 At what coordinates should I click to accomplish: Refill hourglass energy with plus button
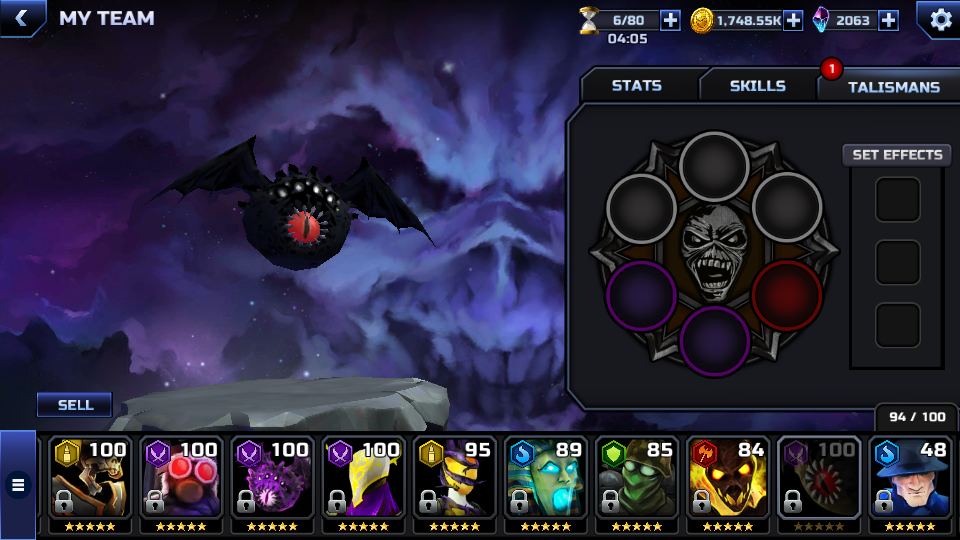click(670, 20)
